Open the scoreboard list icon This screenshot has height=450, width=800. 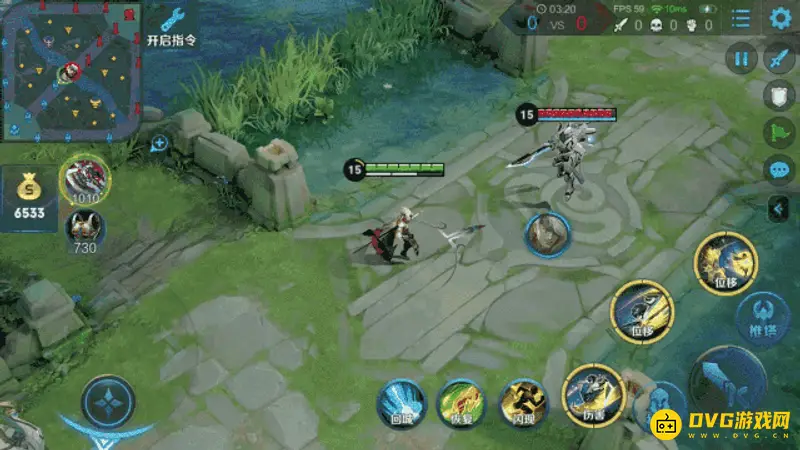(741, 18)
